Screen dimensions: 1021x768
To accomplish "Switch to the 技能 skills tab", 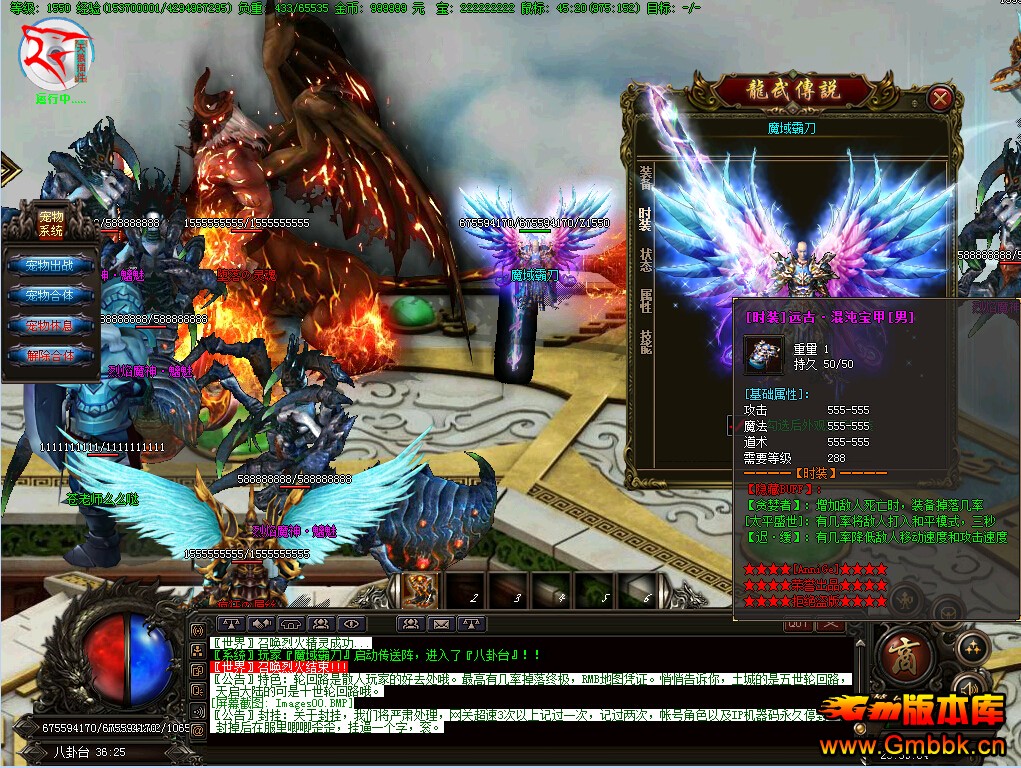I will [x=645, y=342].
